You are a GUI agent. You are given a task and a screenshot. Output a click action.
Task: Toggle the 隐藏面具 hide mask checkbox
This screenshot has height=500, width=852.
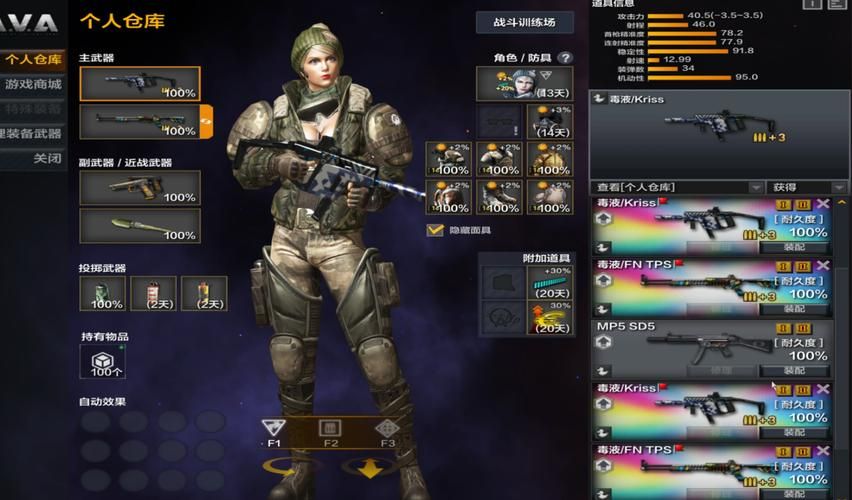[x=435, y=230]
